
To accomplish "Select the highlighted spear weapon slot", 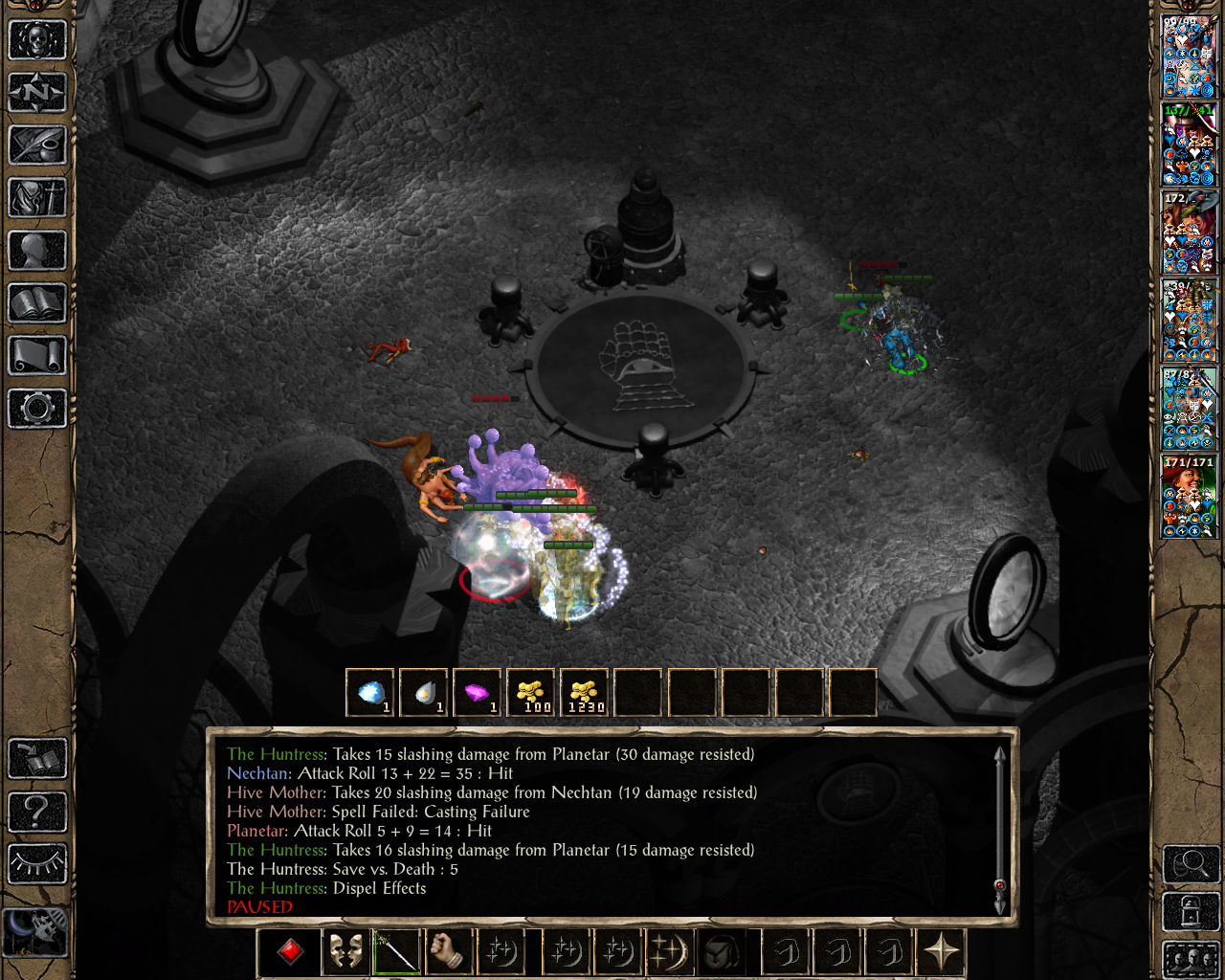I will pyautogui.click(x=396, y=952).
